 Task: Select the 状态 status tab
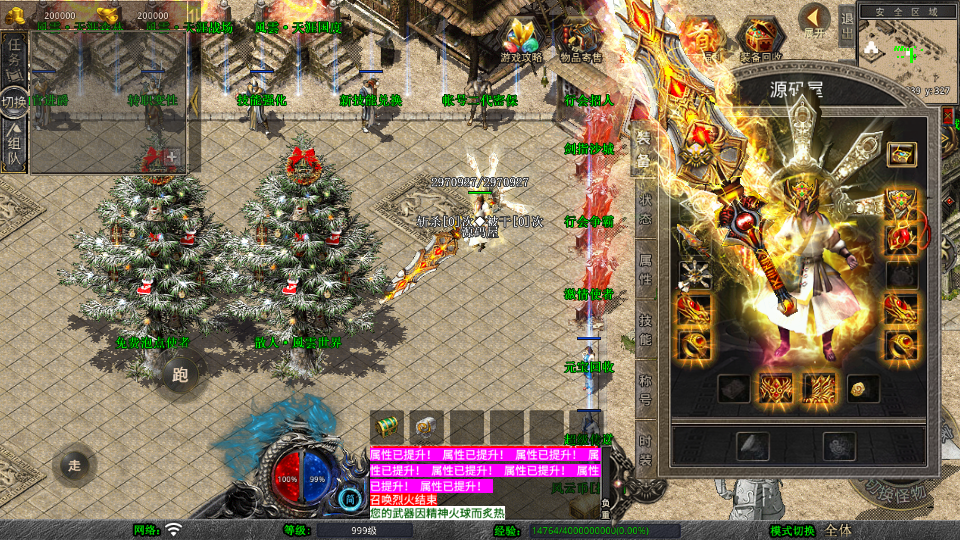coord(646,208)
